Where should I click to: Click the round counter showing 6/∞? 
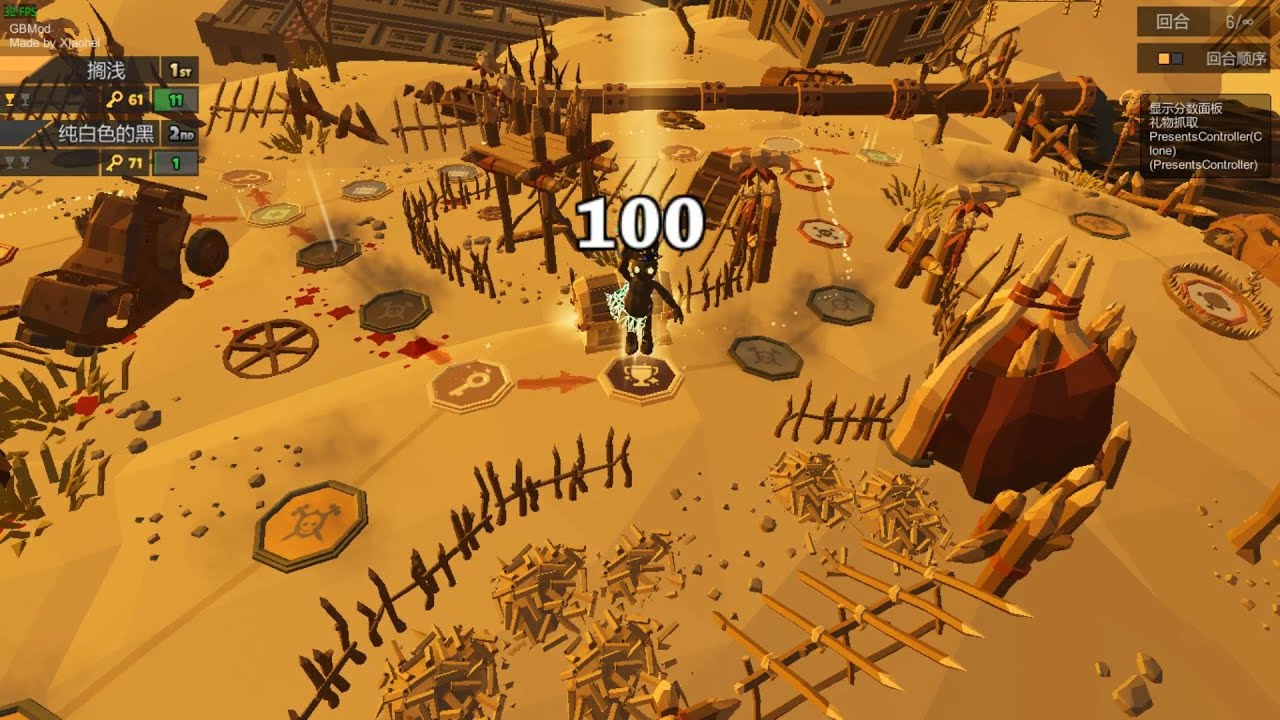1238,21
